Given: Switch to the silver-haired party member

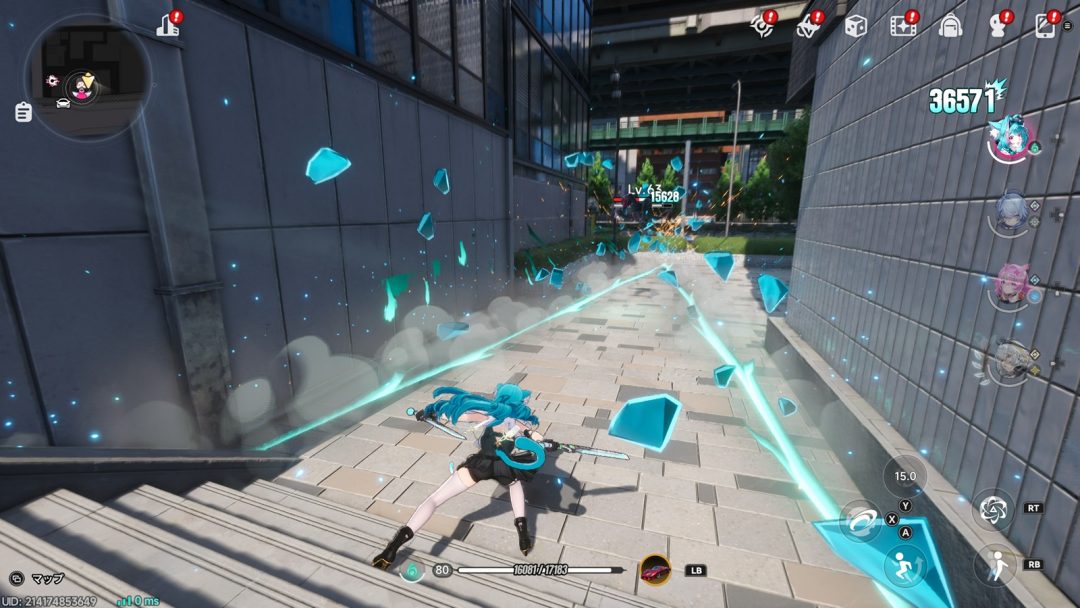Looking at the screenshot, I should (x=1011, y=213).
